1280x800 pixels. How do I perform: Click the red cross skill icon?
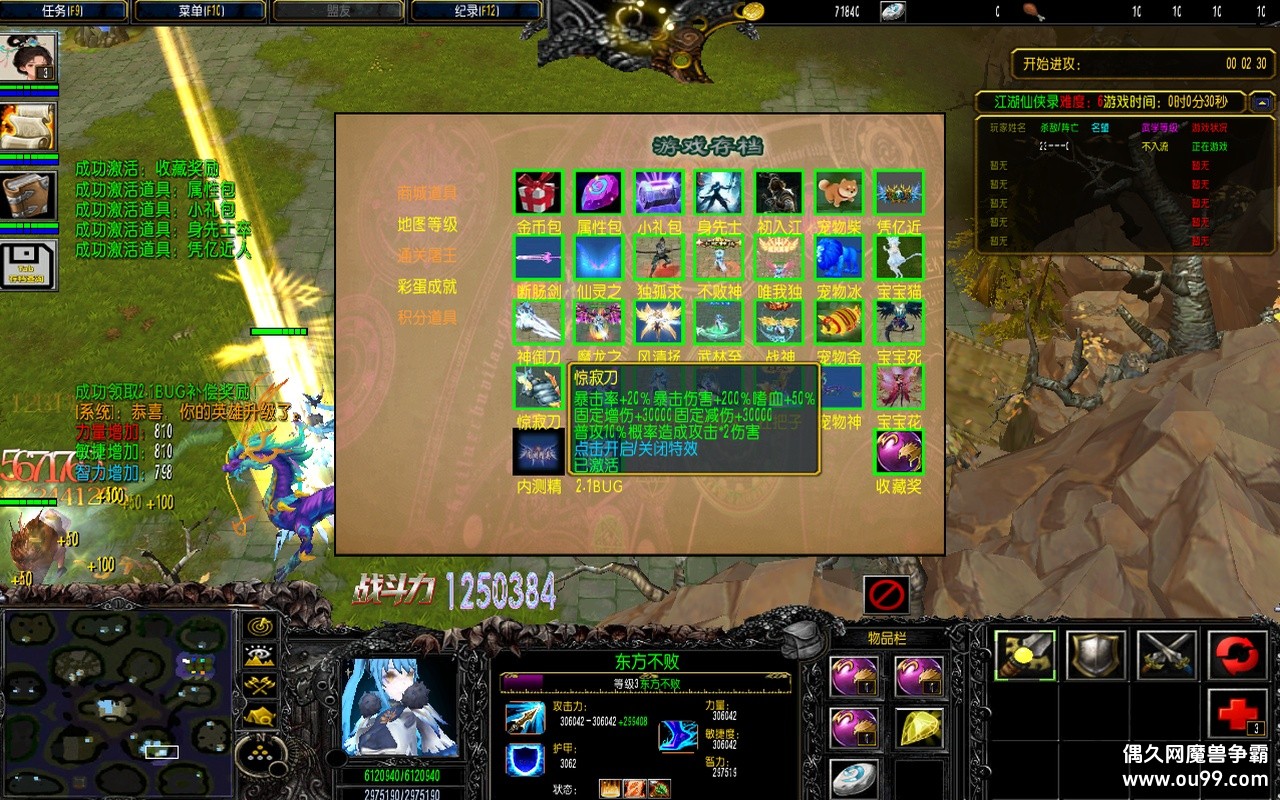[x=1237, y=715]
